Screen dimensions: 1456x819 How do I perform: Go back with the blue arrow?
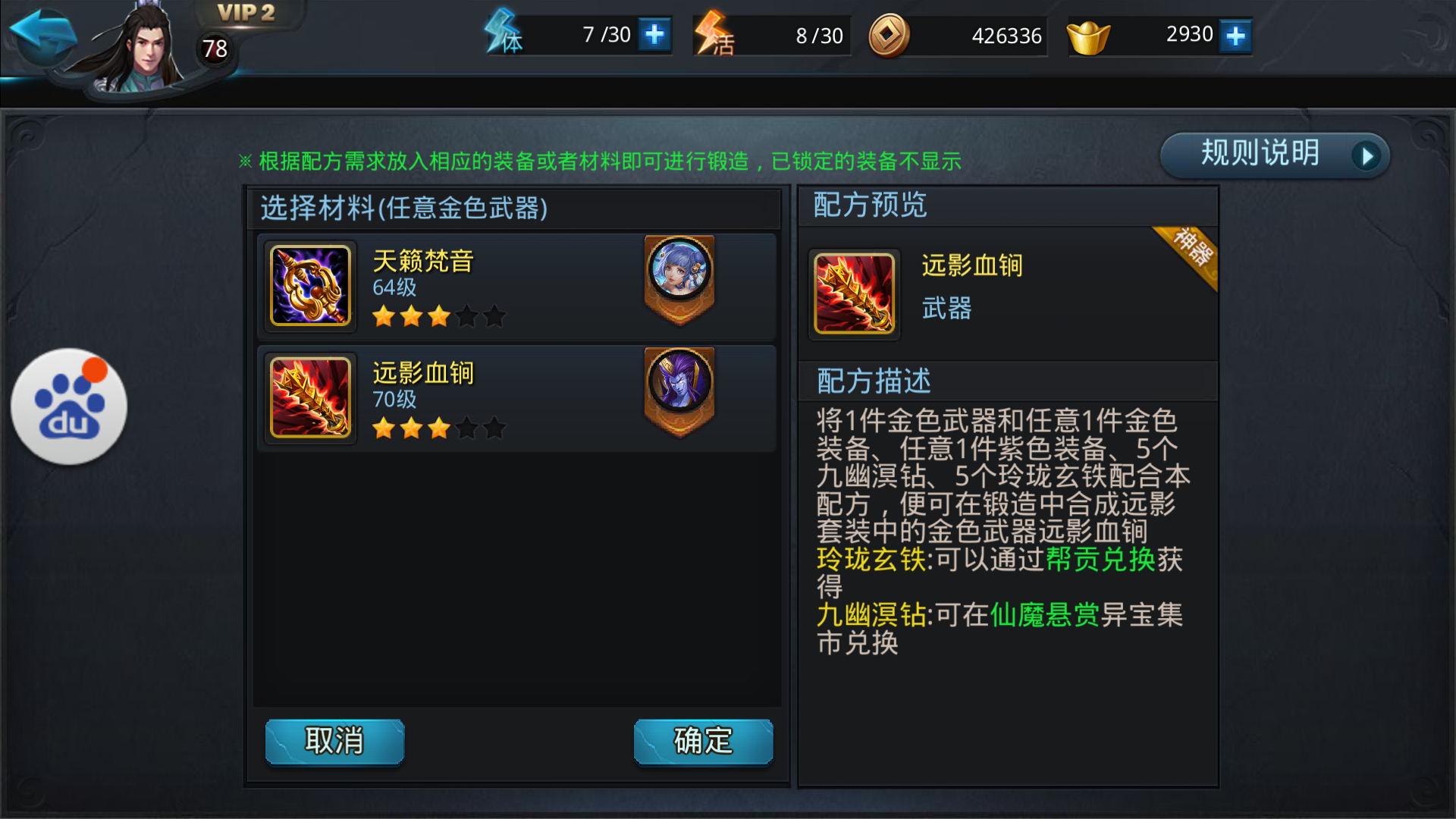tap(42, 34)
